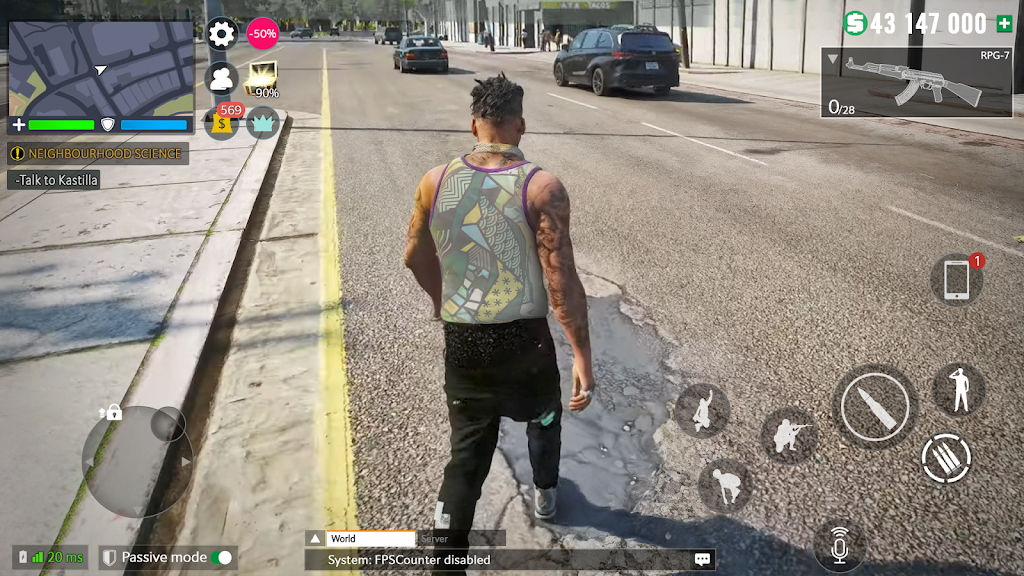Toggle Passive mode switch
1024x576 pixels.
pos(223,558)
